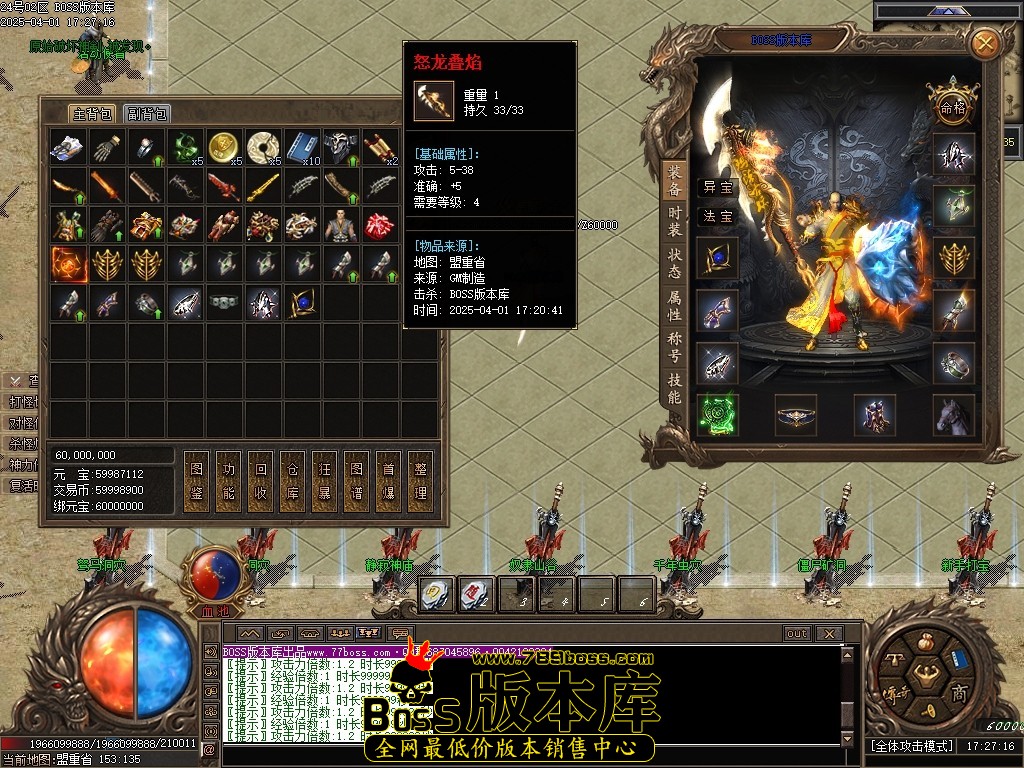This screenshot has width=1024, height=768.
Task: Activate the 狂暴 berserk button
Action: click(324, 480)
